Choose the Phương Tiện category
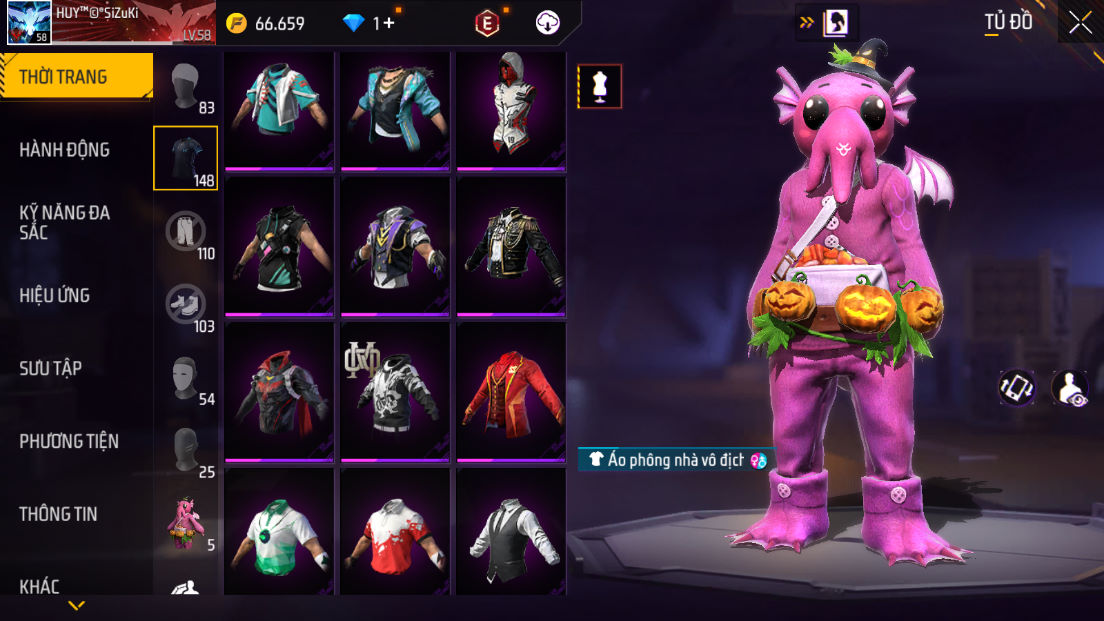 click(x=69, y=441)
